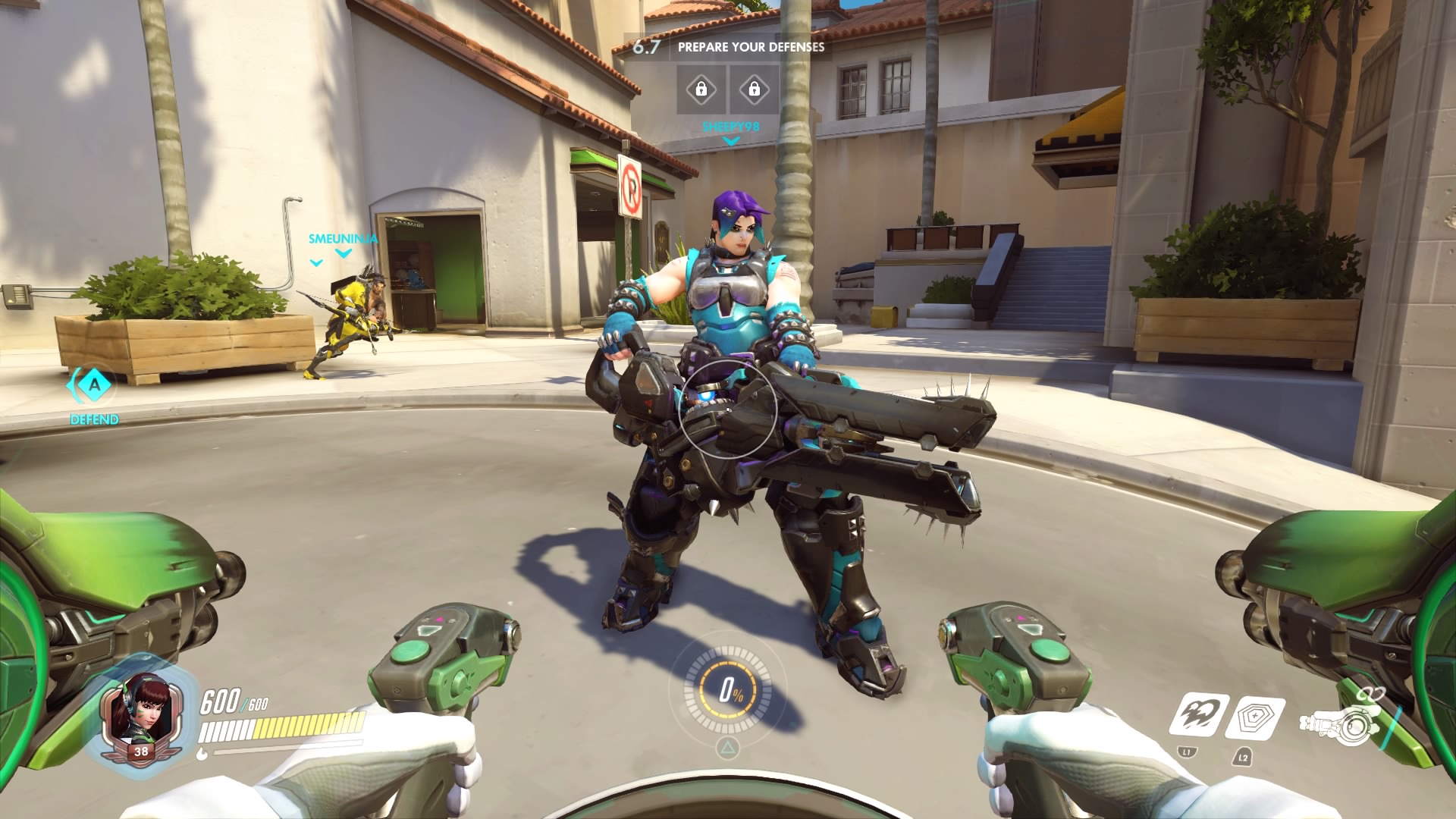The width and height of the screenshot is (1456, 819).
Task: Select the Fusion Cannons weapon icon
Action: click(1338, 723)
